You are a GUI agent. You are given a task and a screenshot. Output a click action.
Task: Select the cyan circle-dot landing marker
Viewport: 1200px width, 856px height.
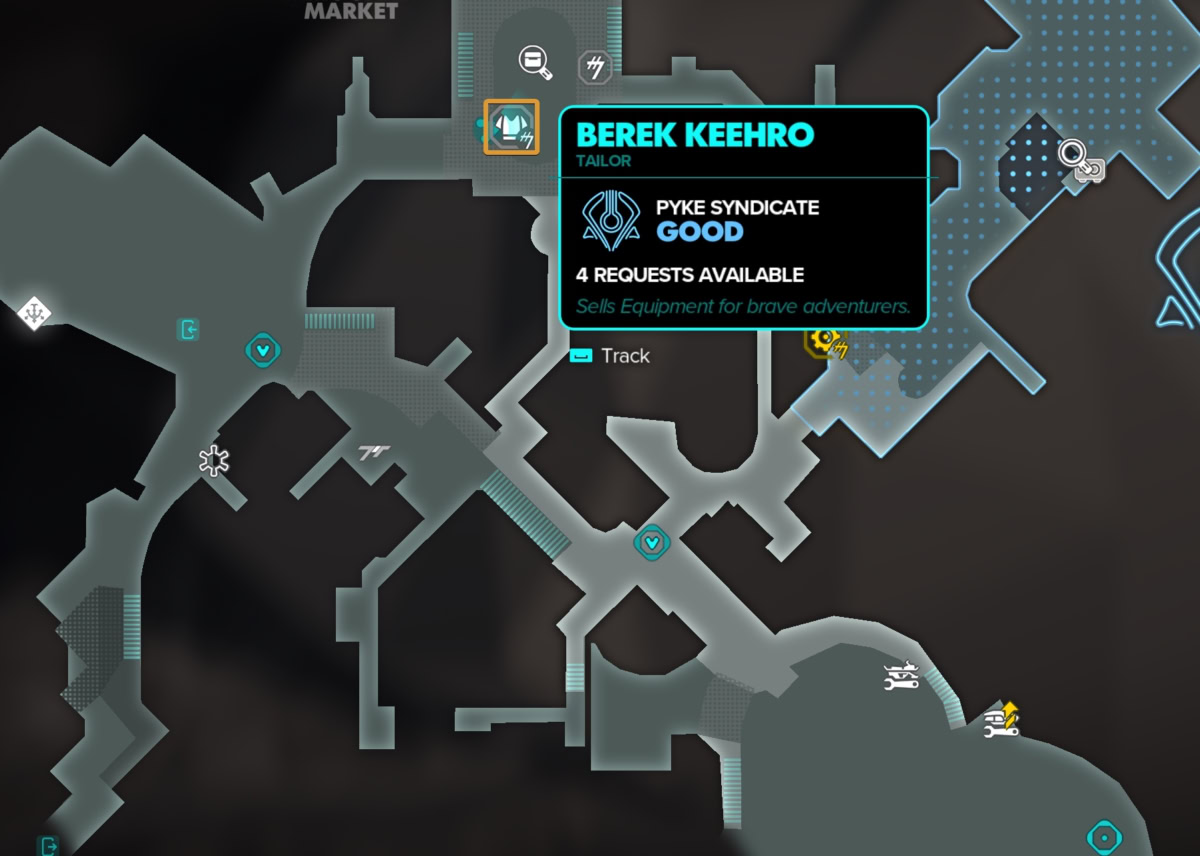[x=1104, y=835]
